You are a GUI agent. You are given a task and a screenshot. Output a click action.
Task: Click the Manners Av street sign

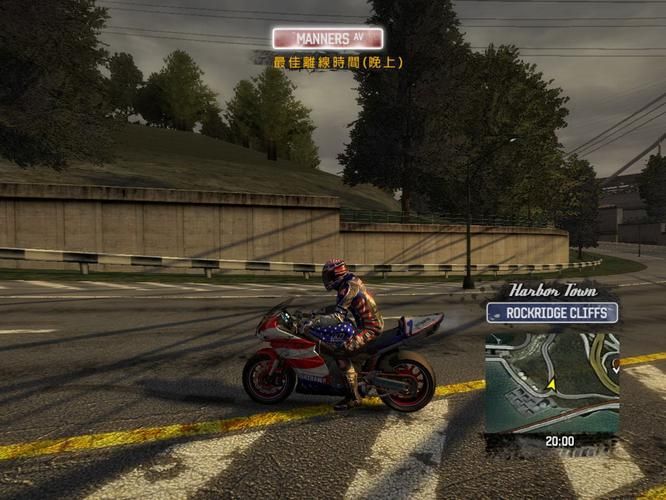[x=327, y=38]
